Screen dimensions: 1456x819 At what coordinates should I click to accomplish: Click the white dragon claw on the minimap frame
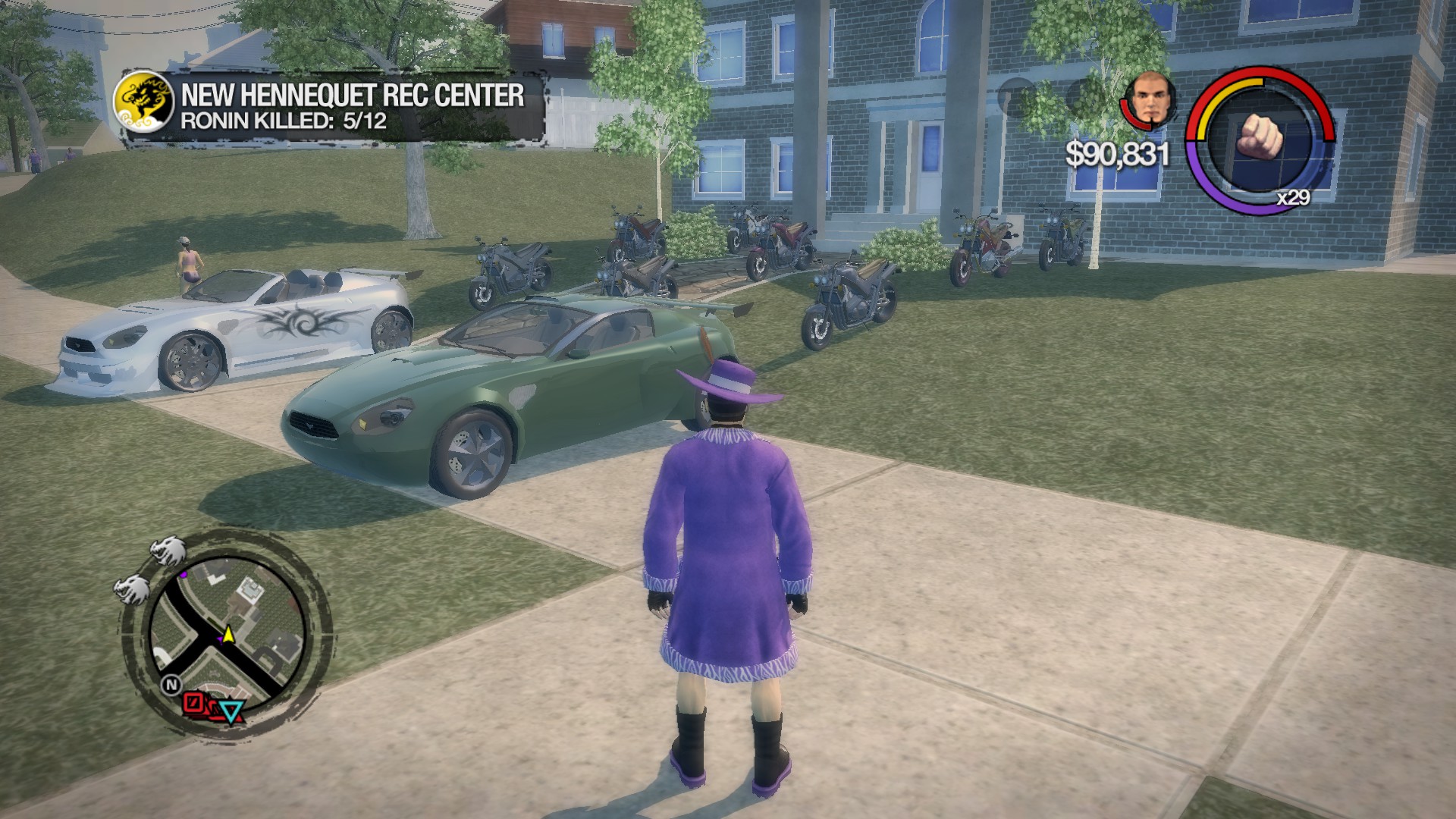pyautogui.click(x=166, y=551)
